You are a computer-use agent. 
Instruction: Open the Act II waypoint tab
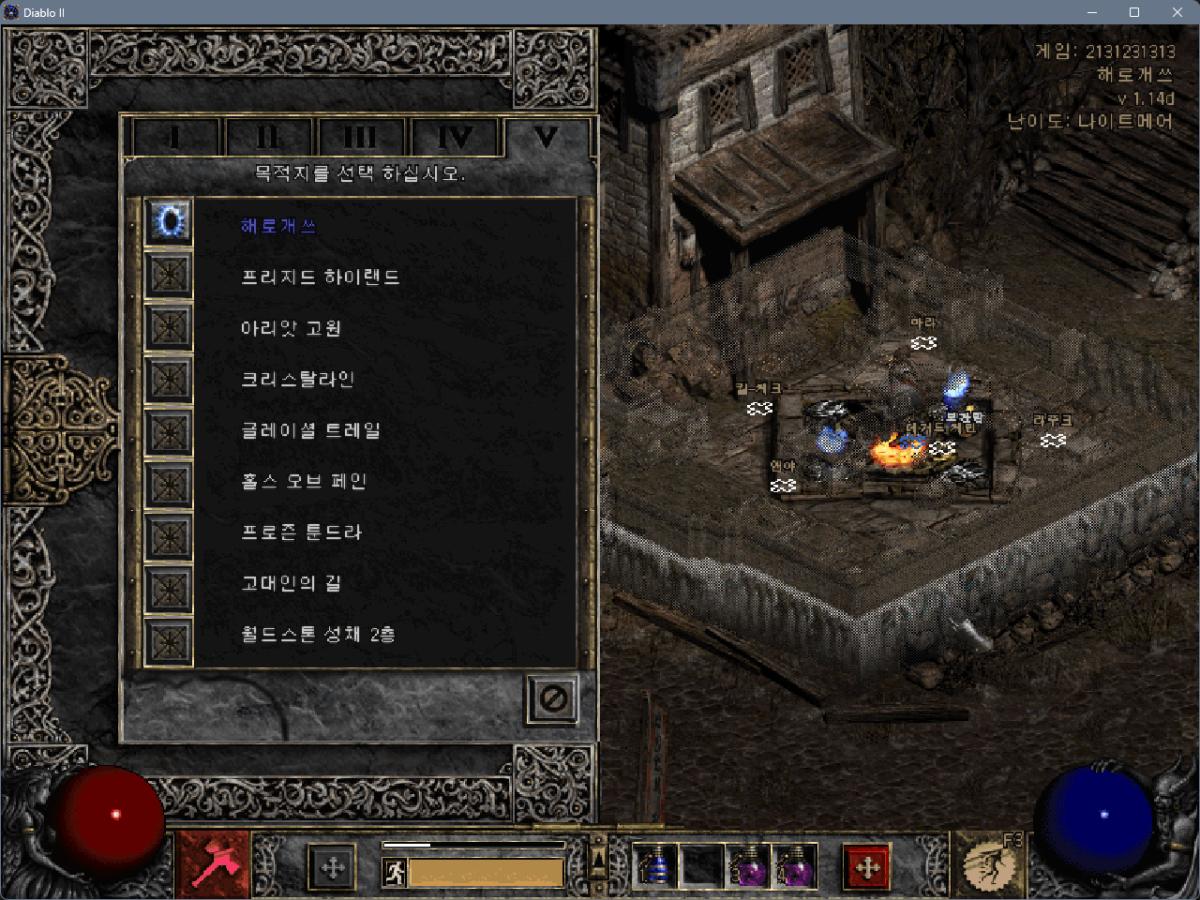tap(268, 137)
